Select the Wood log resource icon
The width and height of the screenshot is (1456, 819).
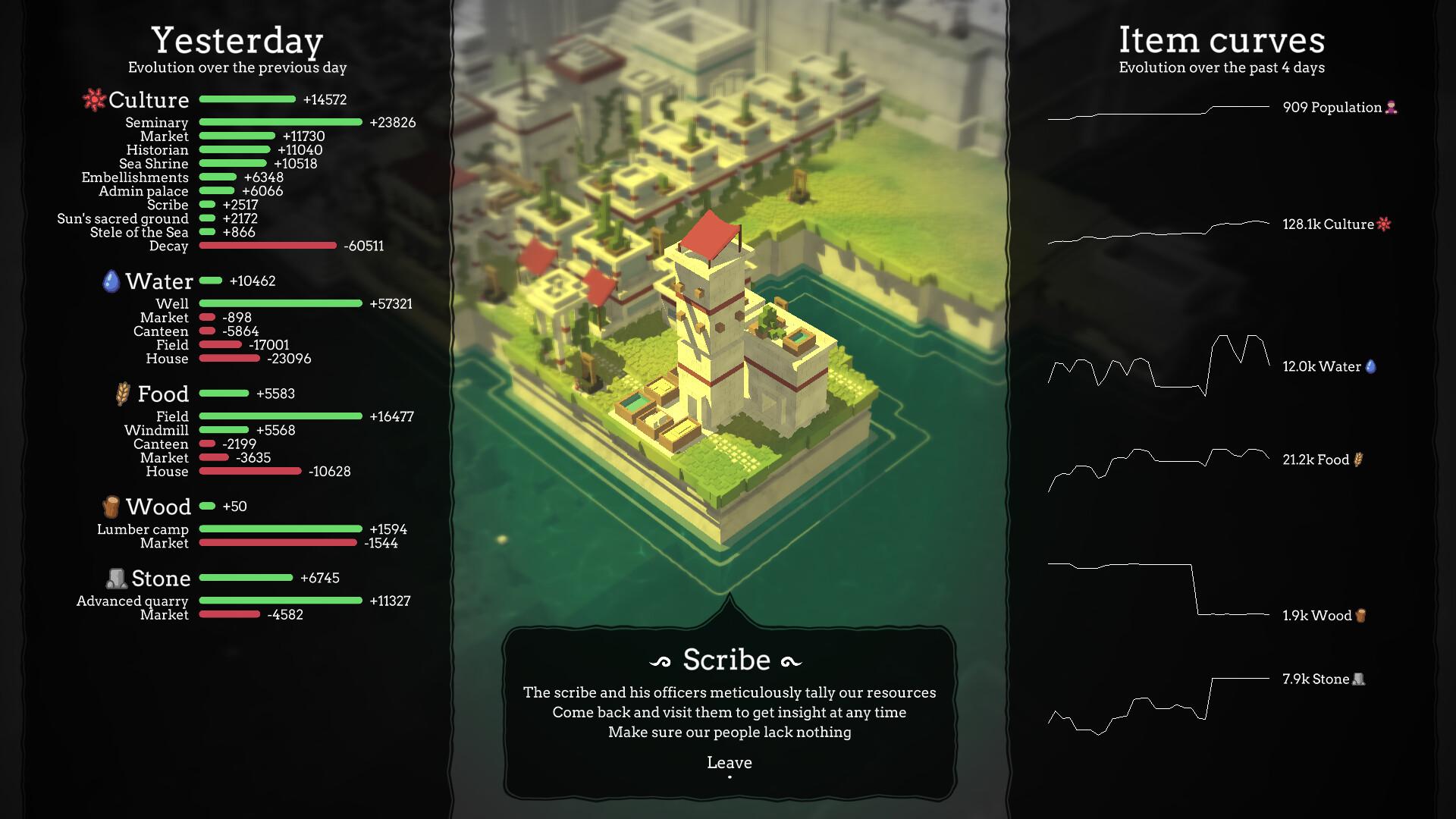tap(111, 506)
